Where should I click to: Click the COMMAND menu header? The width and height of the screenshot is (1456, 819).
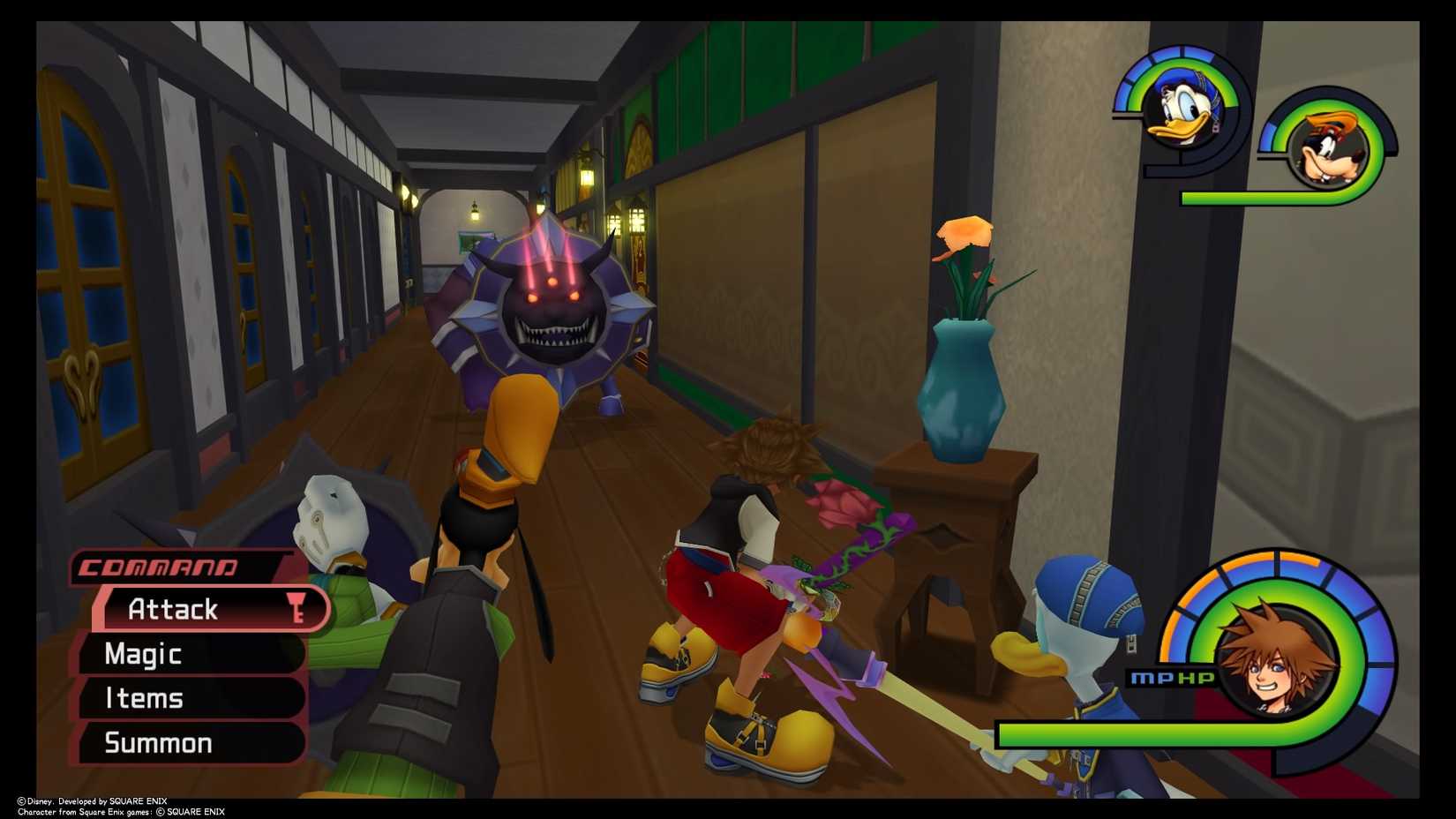[157, 568]
